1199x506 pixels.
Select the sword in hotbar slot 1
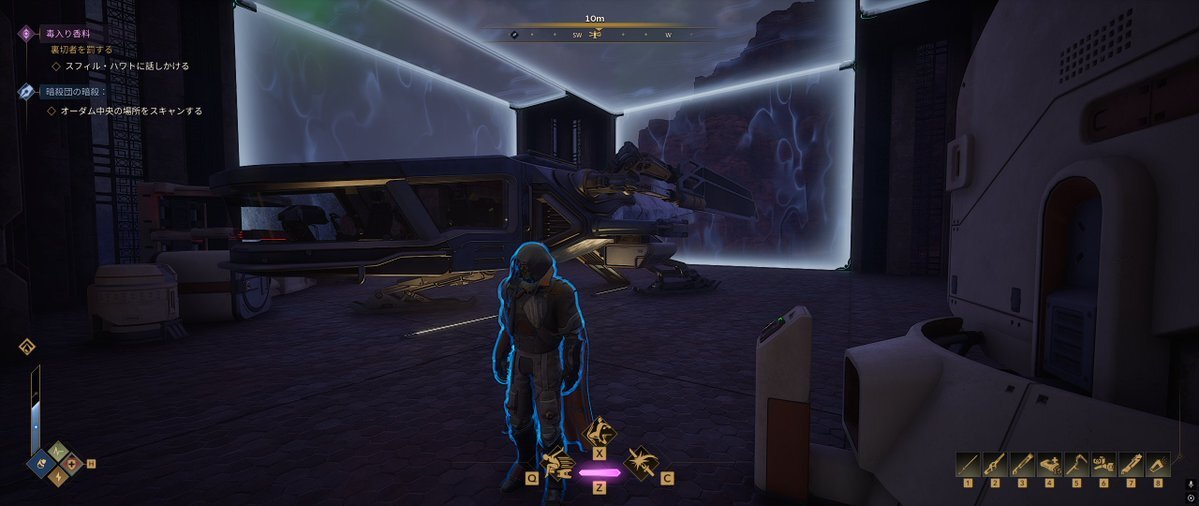coord(968,464)
